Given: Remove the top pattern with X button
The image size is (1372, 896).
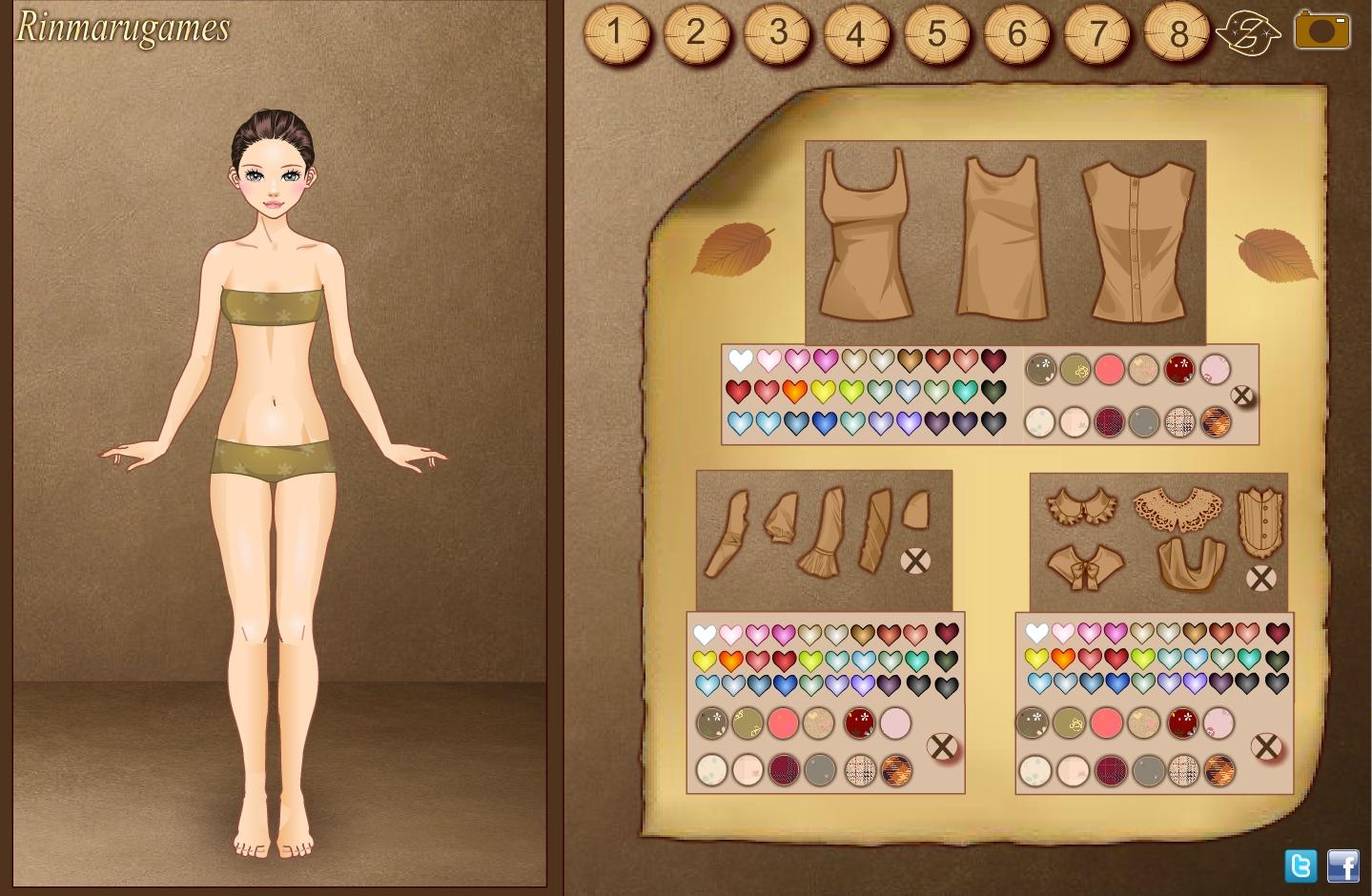Looking at the screenshot, I should [1242, 396].
